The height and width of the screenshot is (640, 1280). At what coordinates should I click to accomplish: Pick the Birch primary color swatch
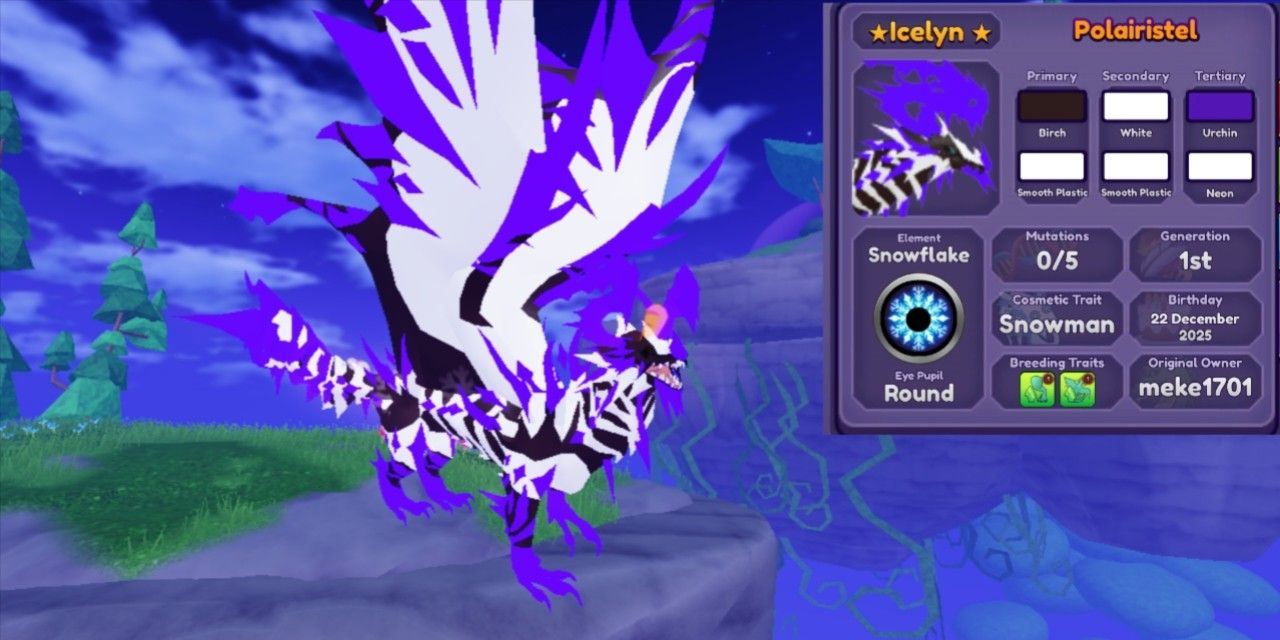[1051, 106]
